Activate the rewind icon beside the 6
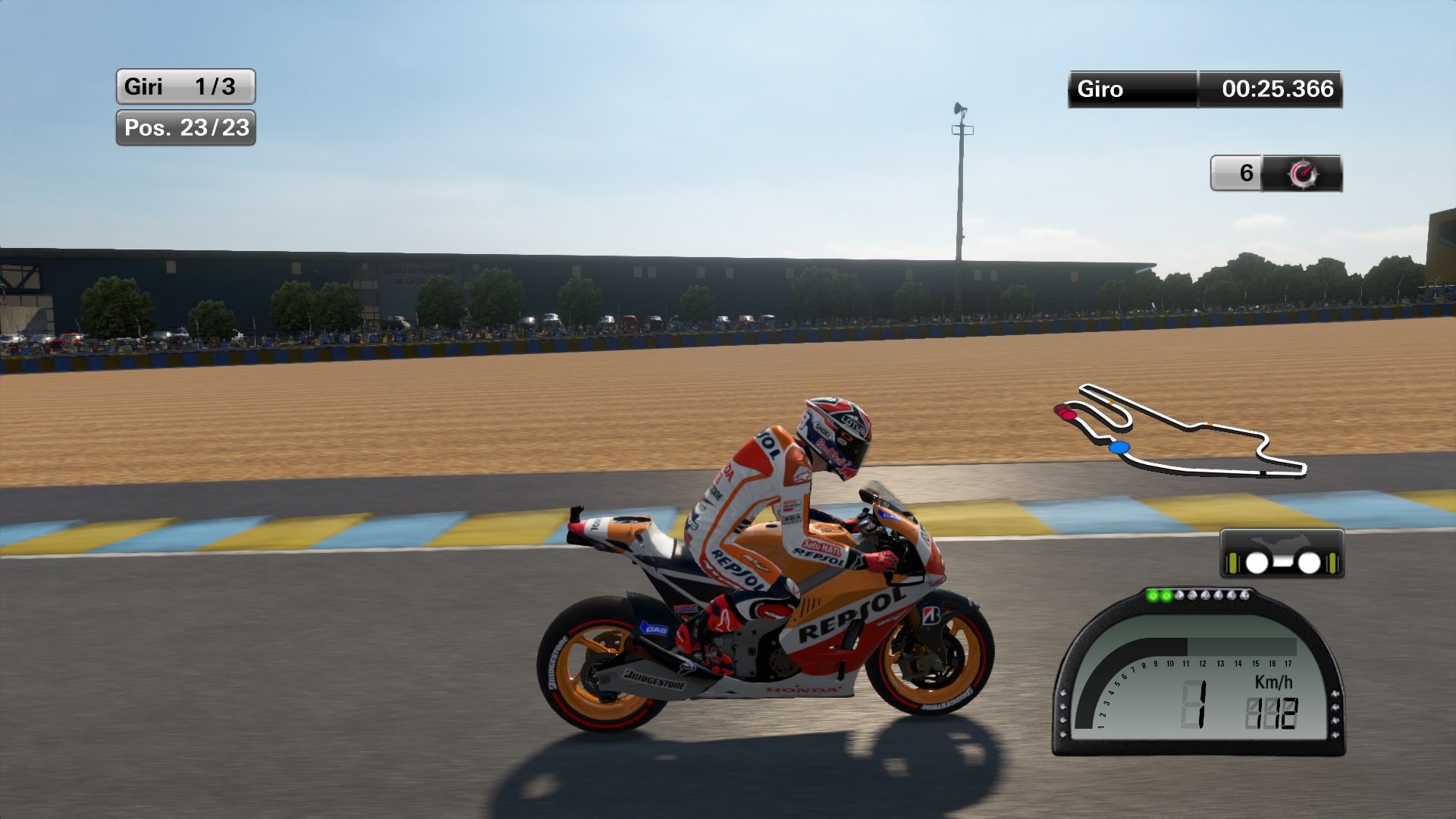 click(1302, 174)
